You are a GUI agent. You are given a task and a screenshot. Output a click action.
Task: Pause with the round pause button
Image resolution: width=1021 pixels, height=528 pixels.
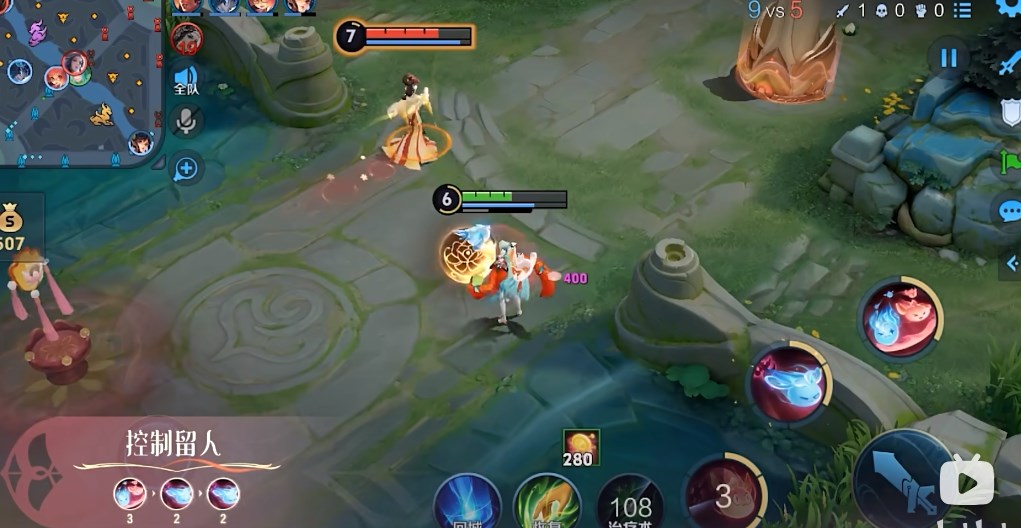coord(948,57)
